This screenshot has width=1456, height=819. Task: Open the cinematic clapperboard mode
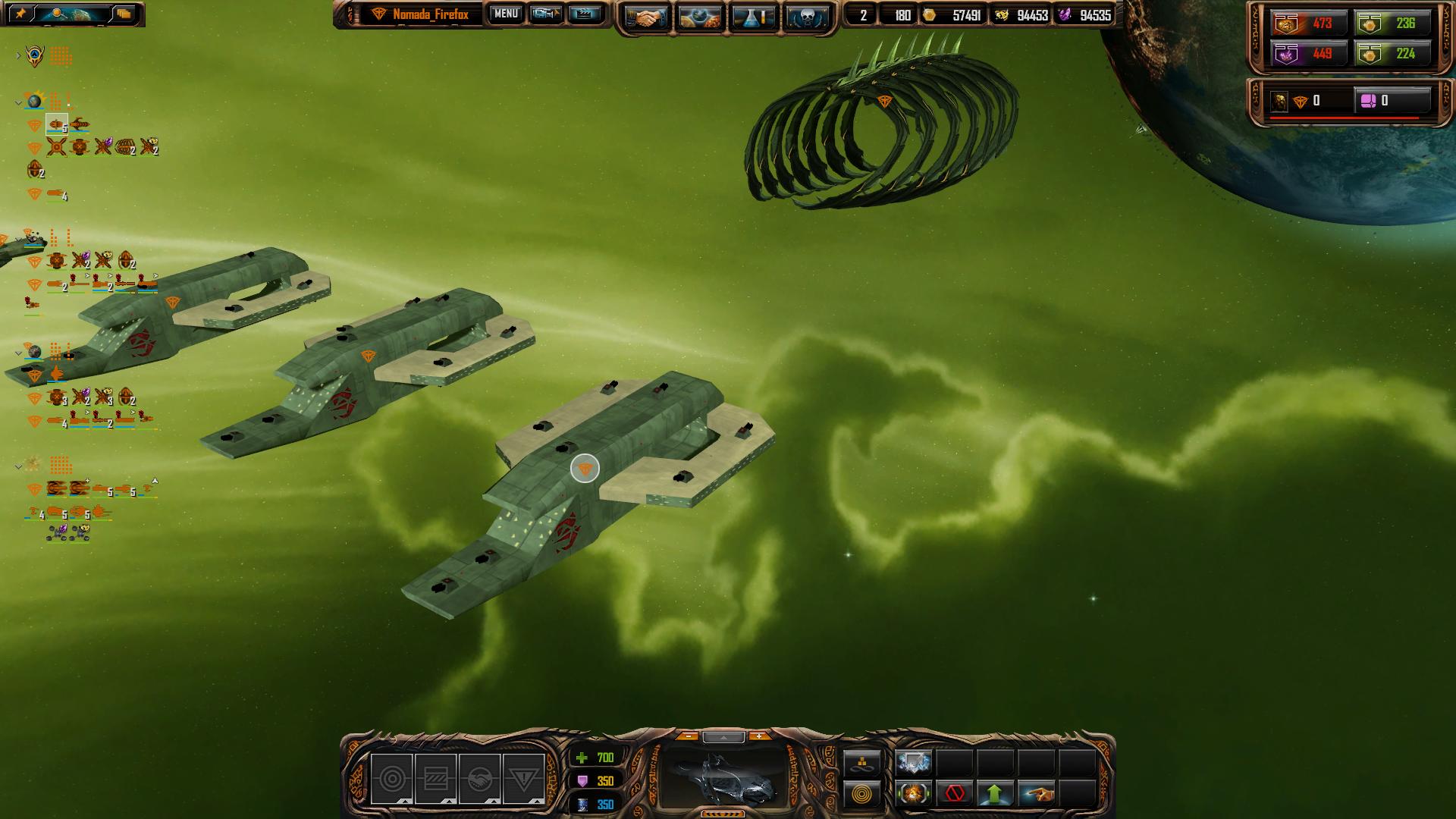pyautogui.click(x=584, y=14)
